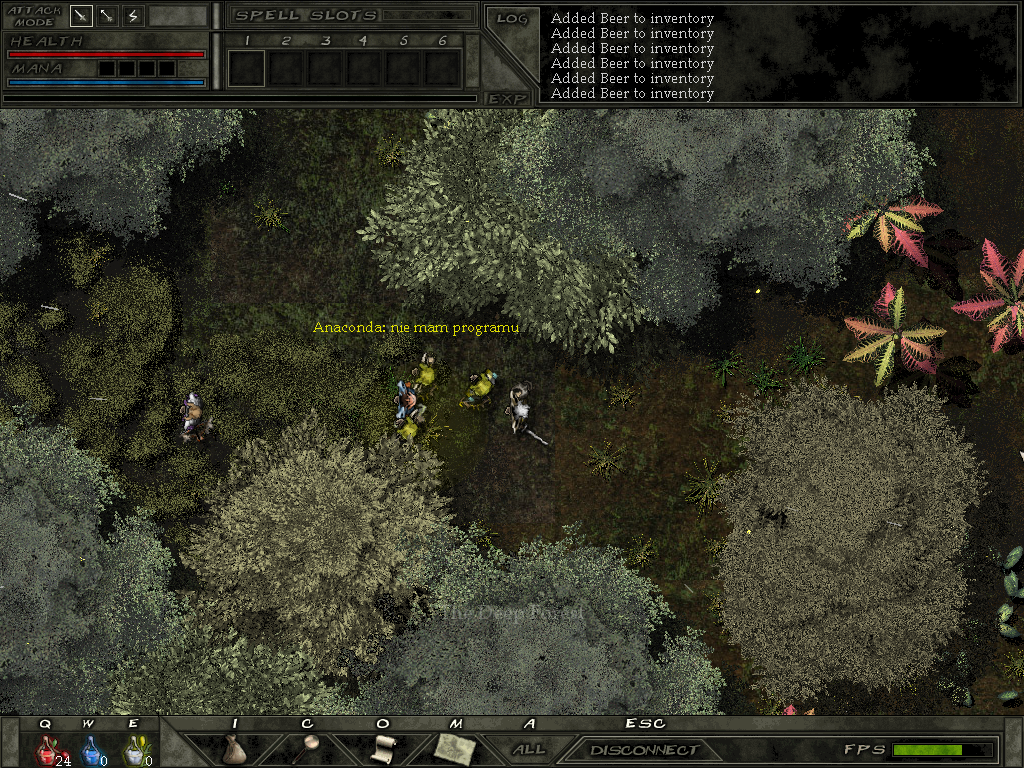Switch to the arrow ranged attack mode
The image size is (1024, 768).
pyautogui.click(x=107, y=16)
